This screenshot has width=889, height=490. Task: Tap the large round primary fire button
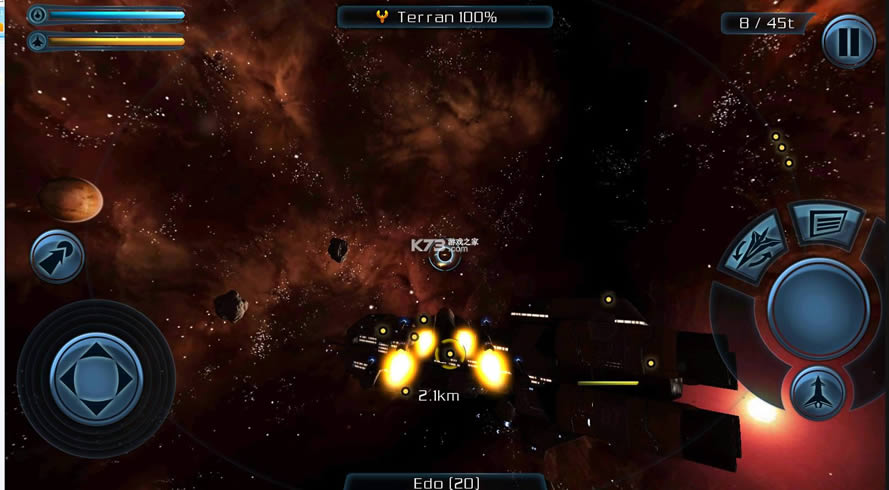coord(818,307)
